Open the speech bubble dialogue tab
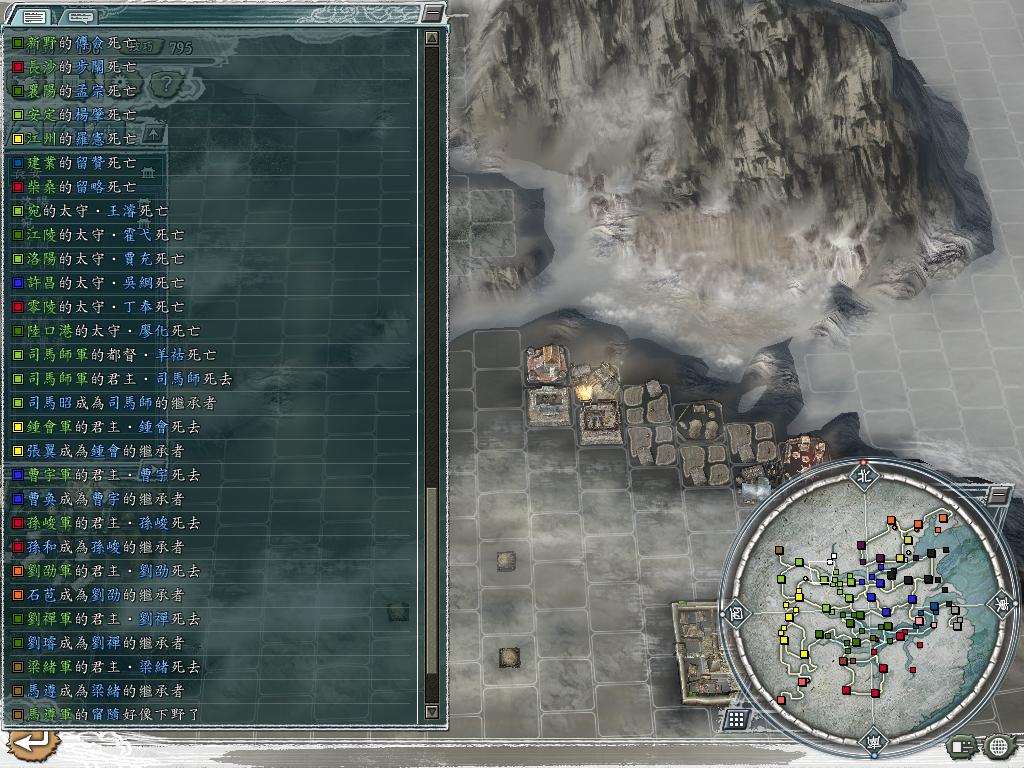 (82, 15)
